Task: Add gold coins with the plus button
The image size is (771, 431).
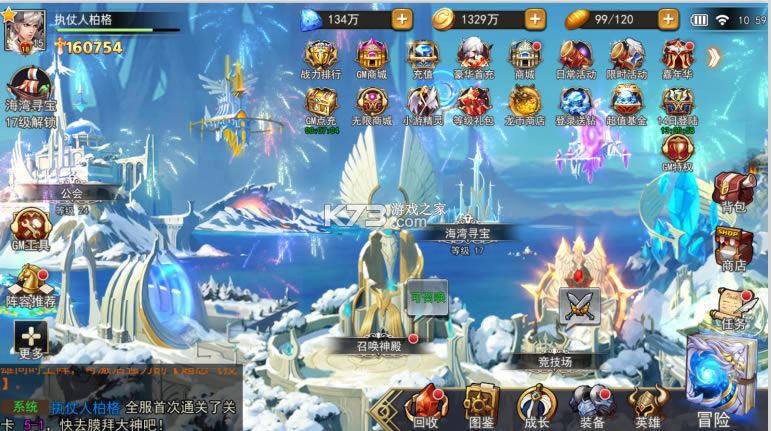Action: coord(534,19)
